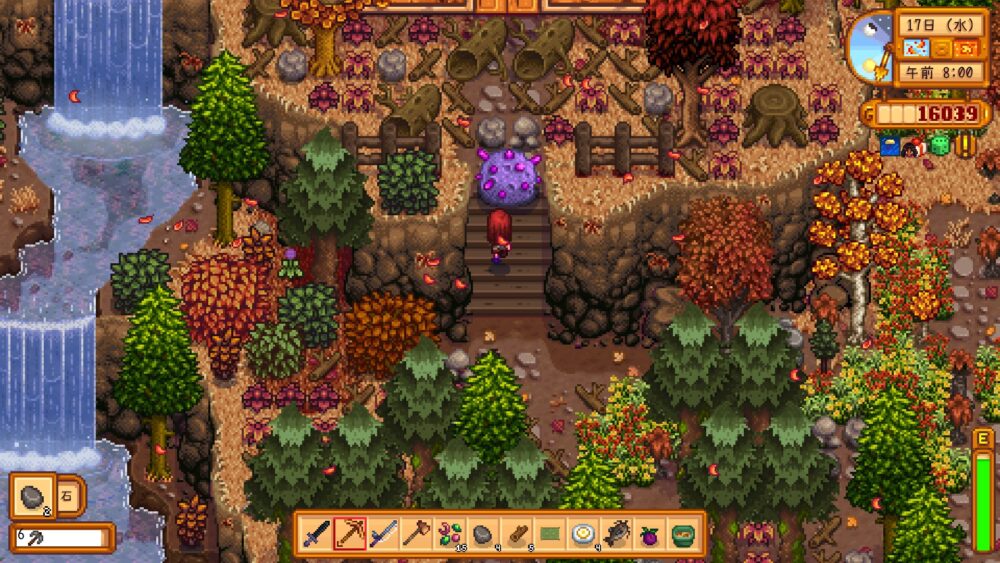
Task: Select the stone stack in the hotbar
Action: click(x=483, y=534)
